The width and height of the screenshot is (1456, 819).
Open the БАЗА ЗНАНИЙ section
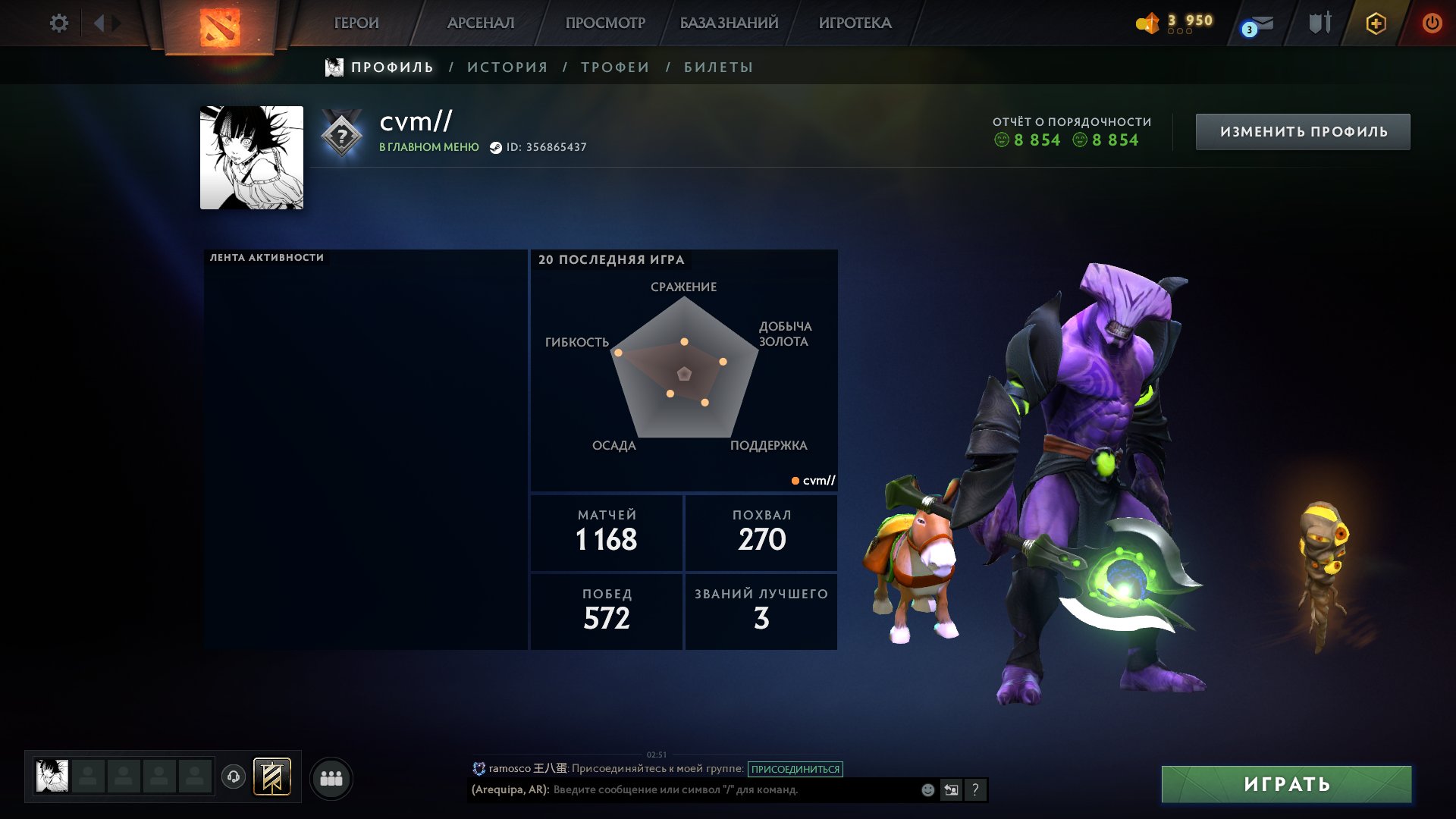728,23
